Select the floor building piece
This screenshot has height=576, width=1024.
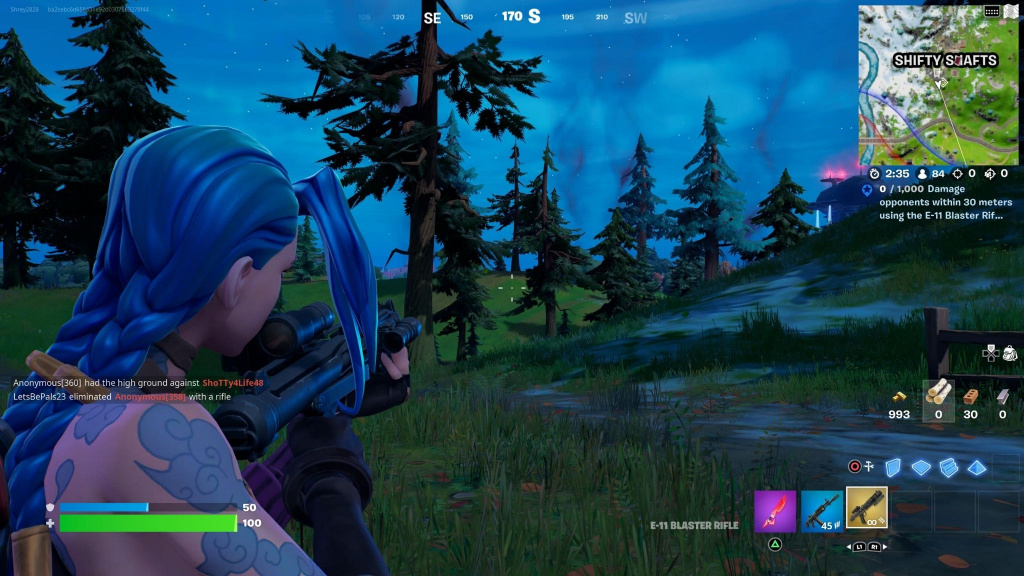[921, 467]
